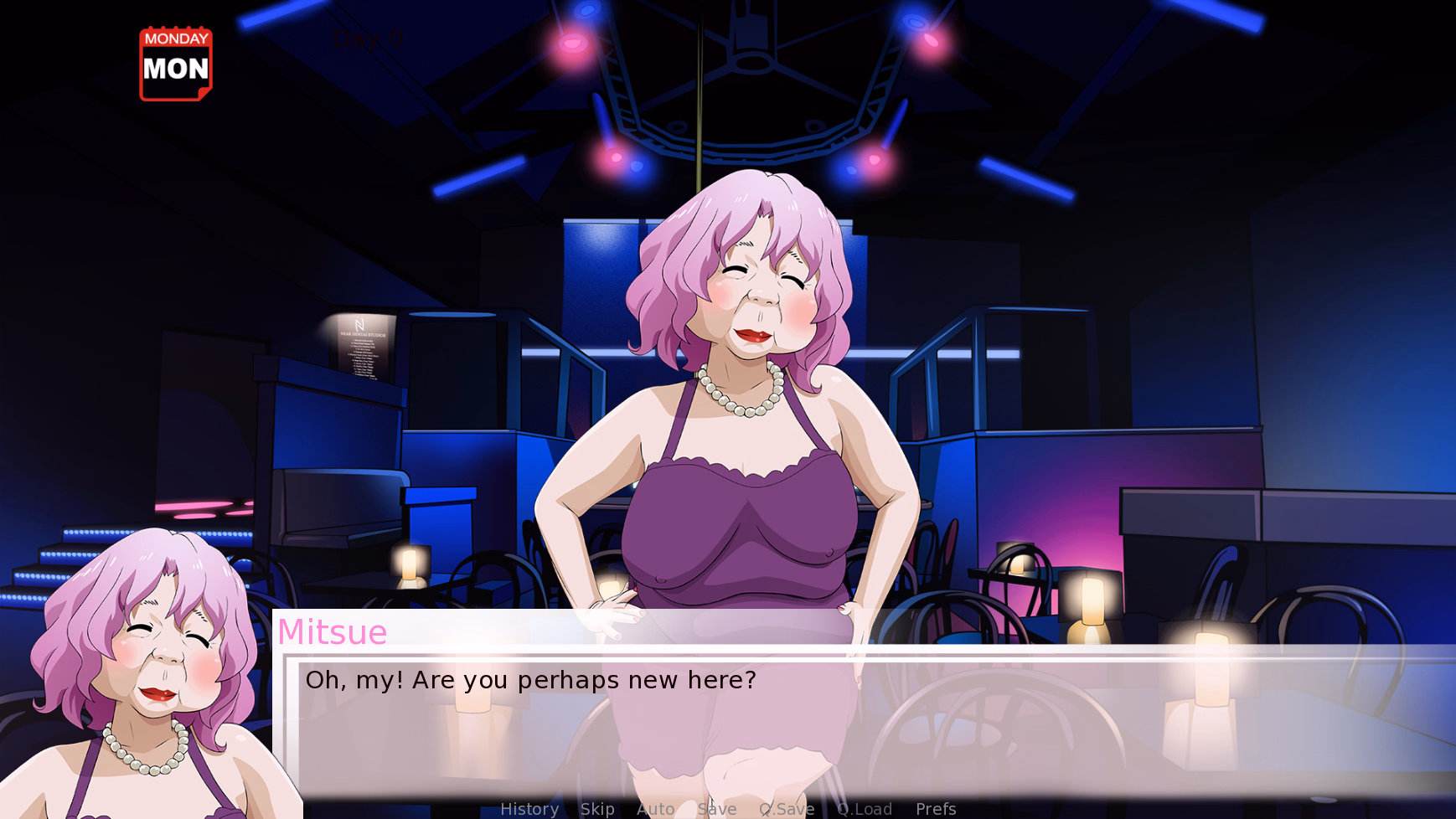The image size is (1456, 819).
Task: Open the dialogue History screen
Action: click(x=529, y=809)
